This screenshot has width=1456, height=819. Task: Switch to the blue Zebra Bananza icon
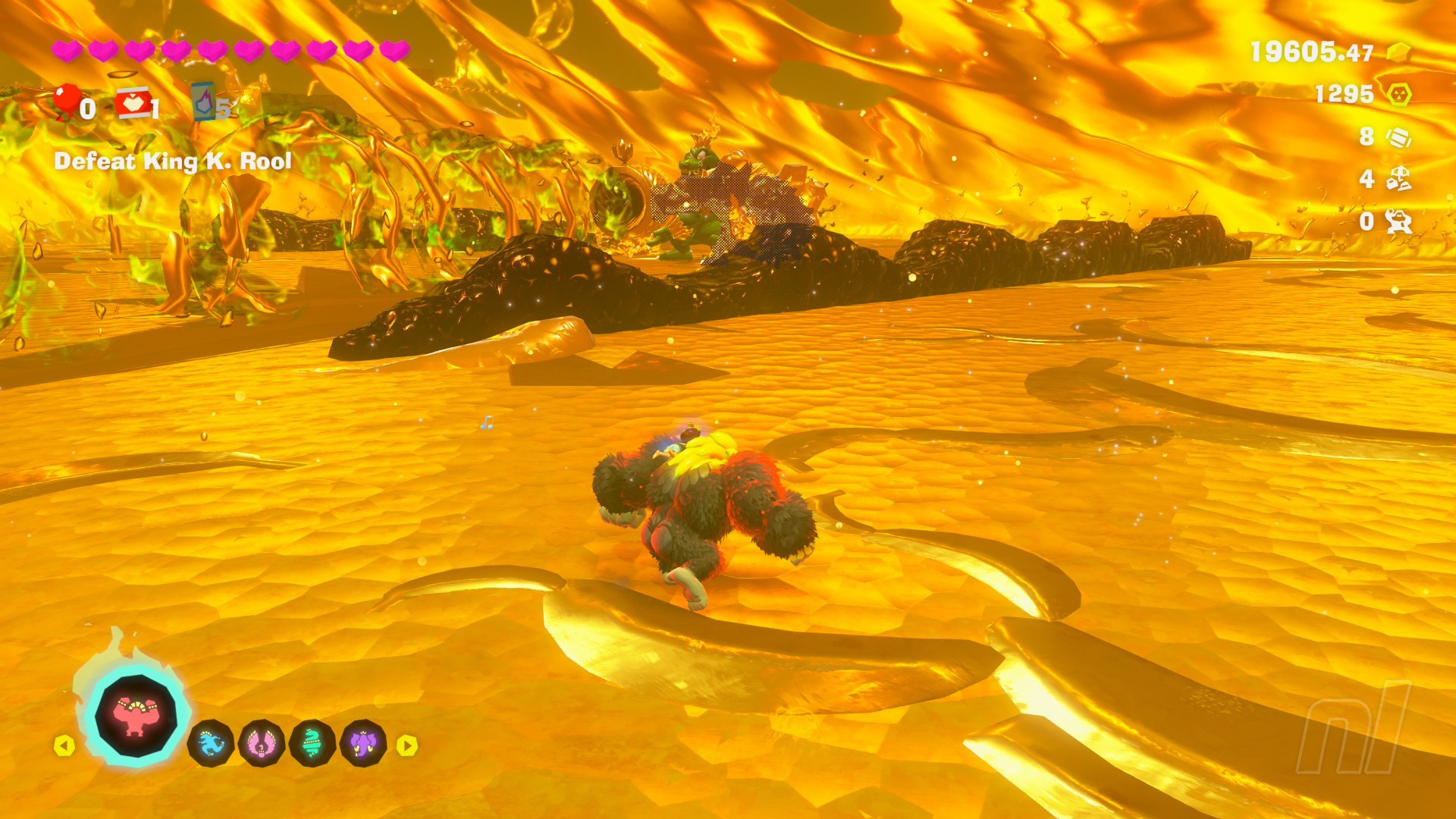pyautogui.click(x=211, y=743)
